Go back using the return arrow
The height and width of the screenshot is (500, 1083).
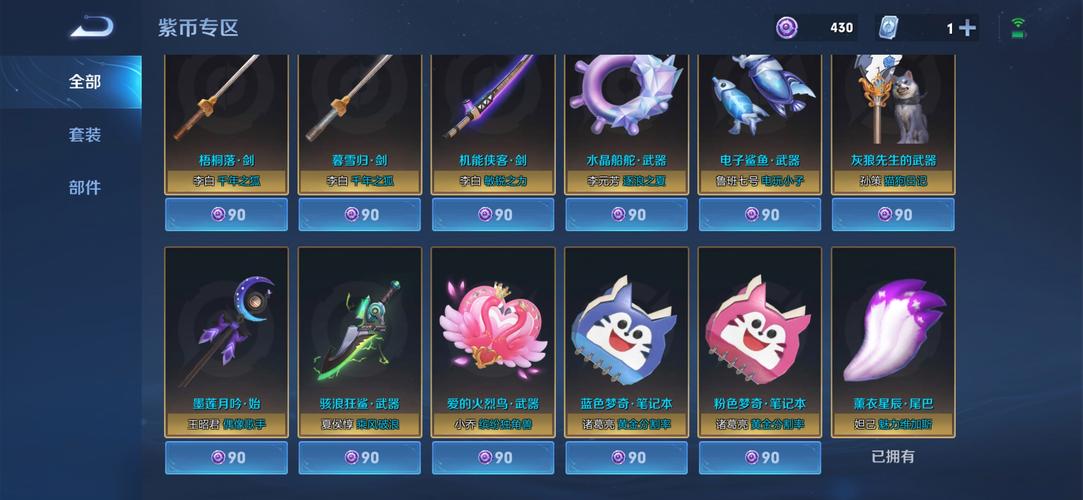pos(90,26)
